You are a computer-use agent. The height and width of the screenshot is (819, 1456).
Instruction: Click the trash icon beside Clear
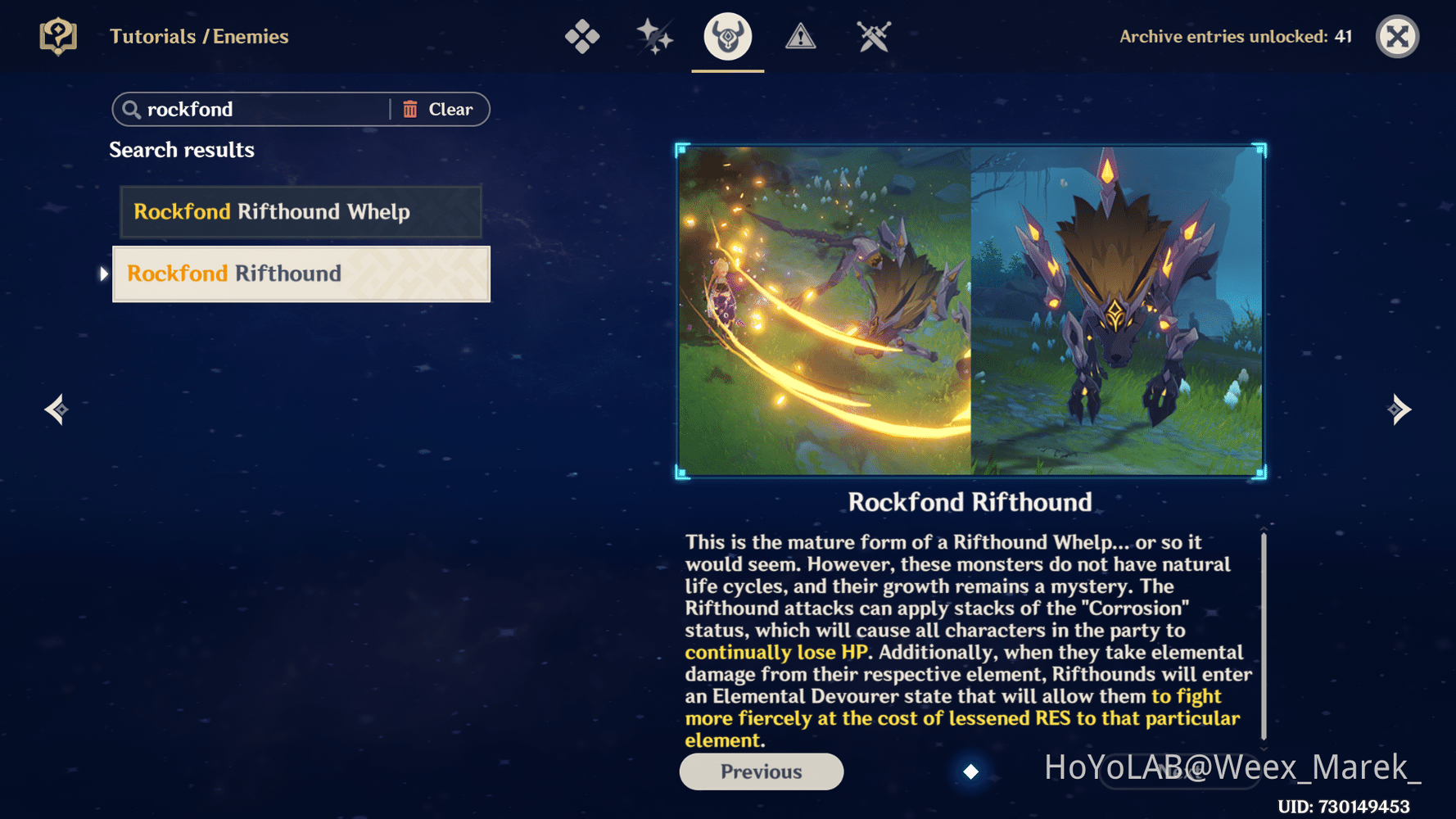(411, 109)
